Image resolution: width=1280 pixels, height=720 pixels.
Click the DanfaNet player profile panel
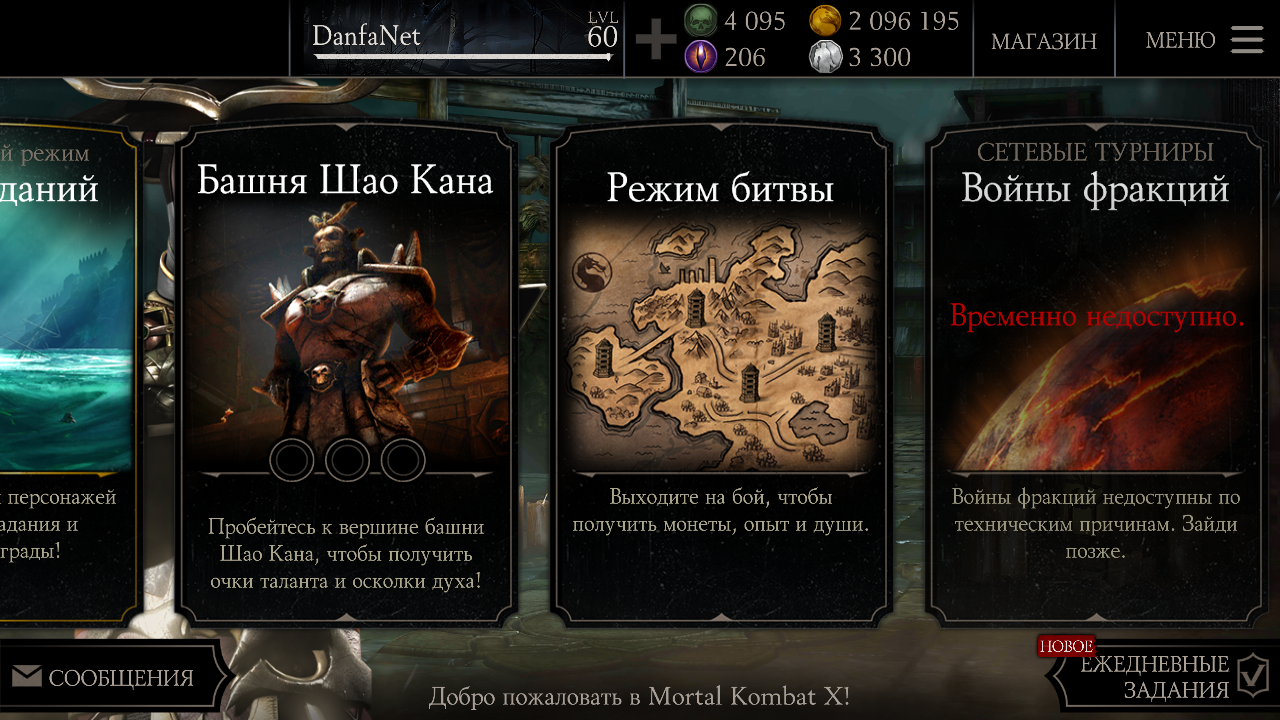(x=460, y=38)
